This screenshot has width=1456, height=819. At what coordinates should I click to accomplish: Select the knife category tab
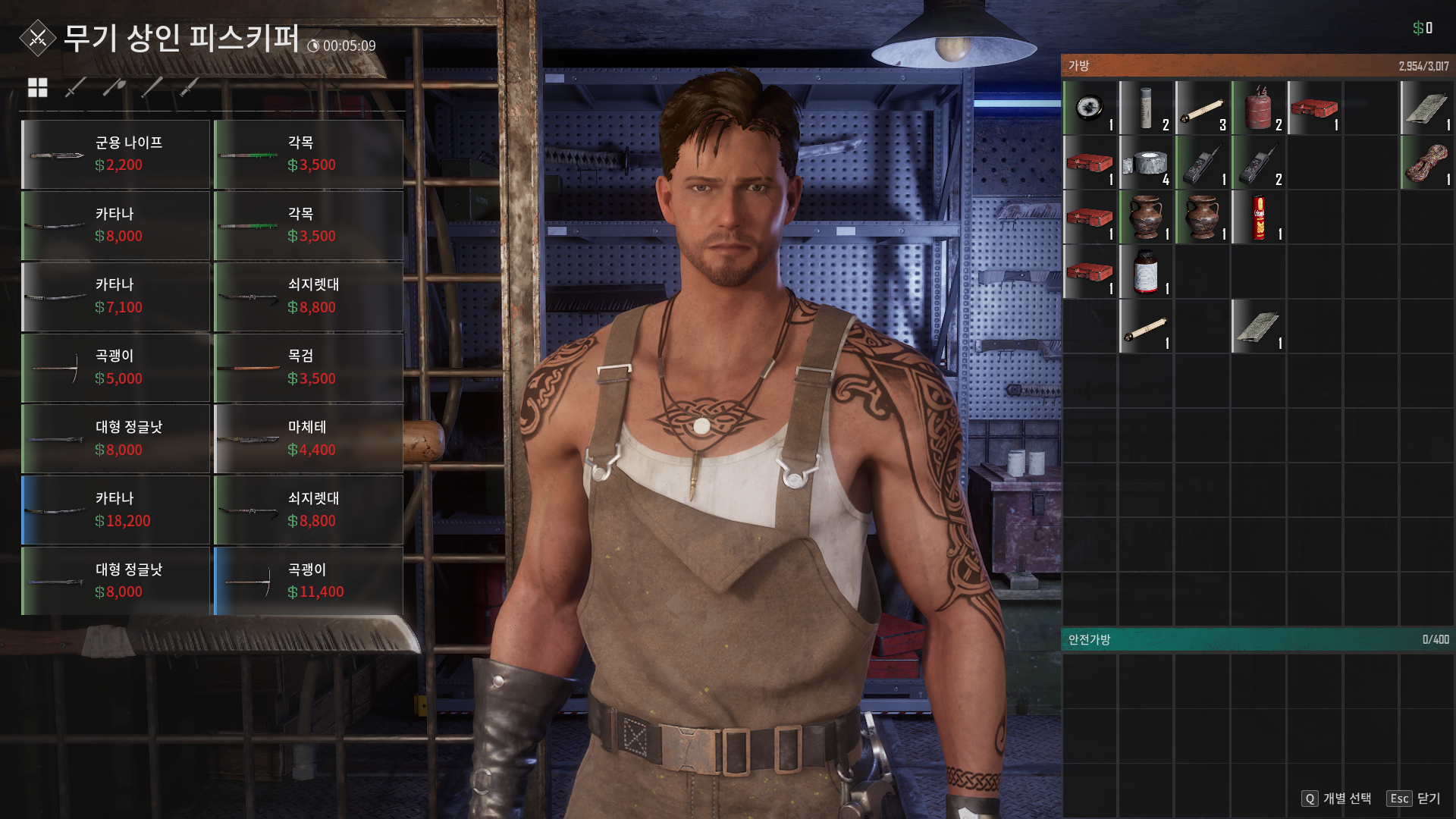point(190,88)
